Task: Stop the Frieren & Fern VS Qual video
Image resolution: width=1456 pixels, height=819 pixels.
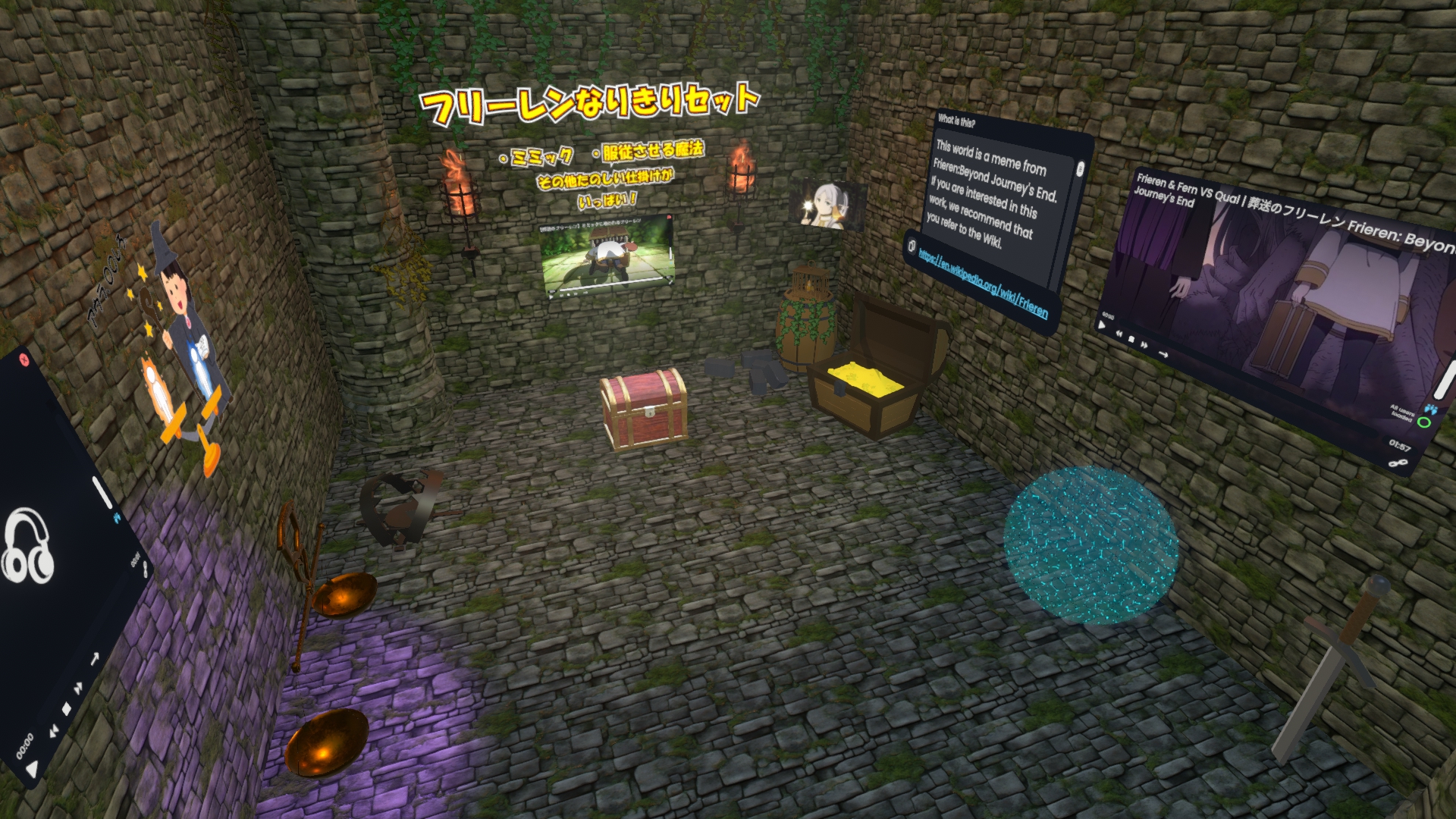Action: pyautogui.click(x=1131, y=340)
